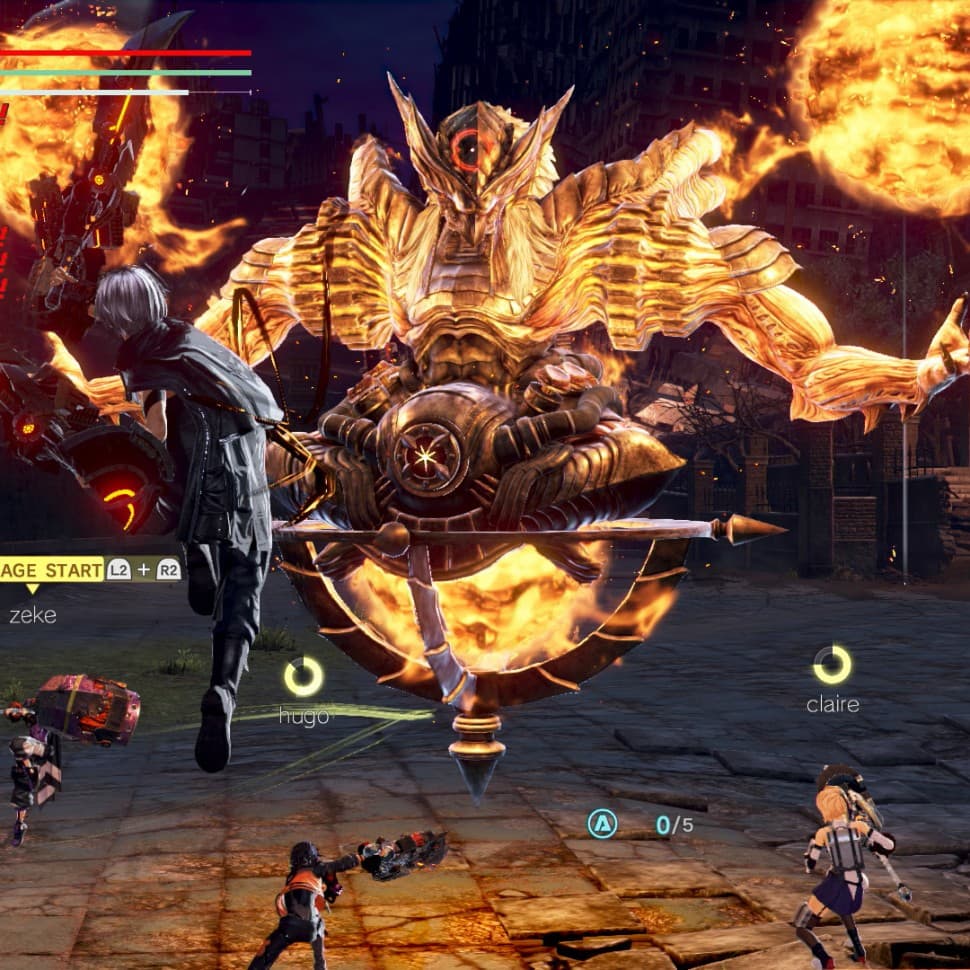Click the acceleration trigger A icon
The image size is (970, 970).
[602, 824]
